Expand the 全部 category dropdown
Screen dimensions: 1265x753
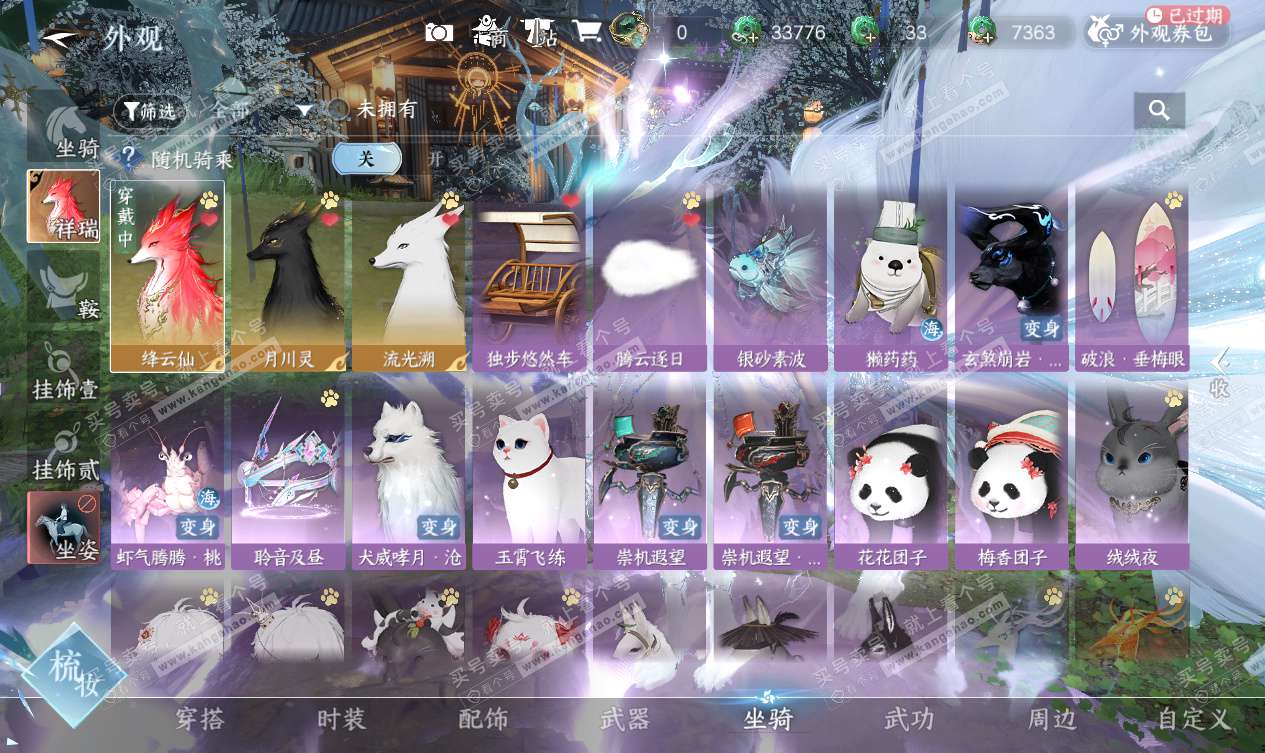305,111
